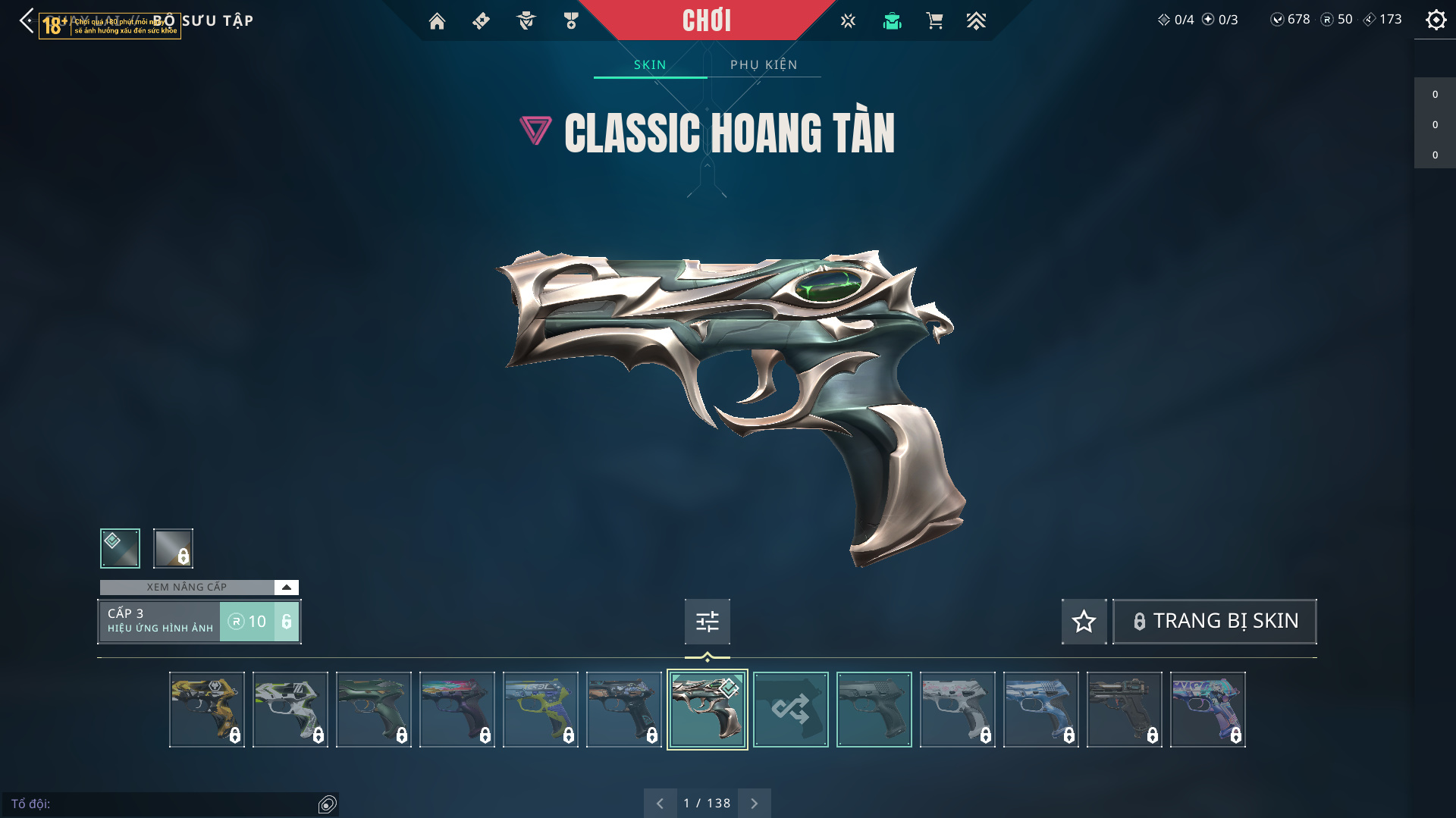This screenshot has width=1456, height=818.
Task: Choose the random shuffle skin tile
Action: [x=790, y=710]
